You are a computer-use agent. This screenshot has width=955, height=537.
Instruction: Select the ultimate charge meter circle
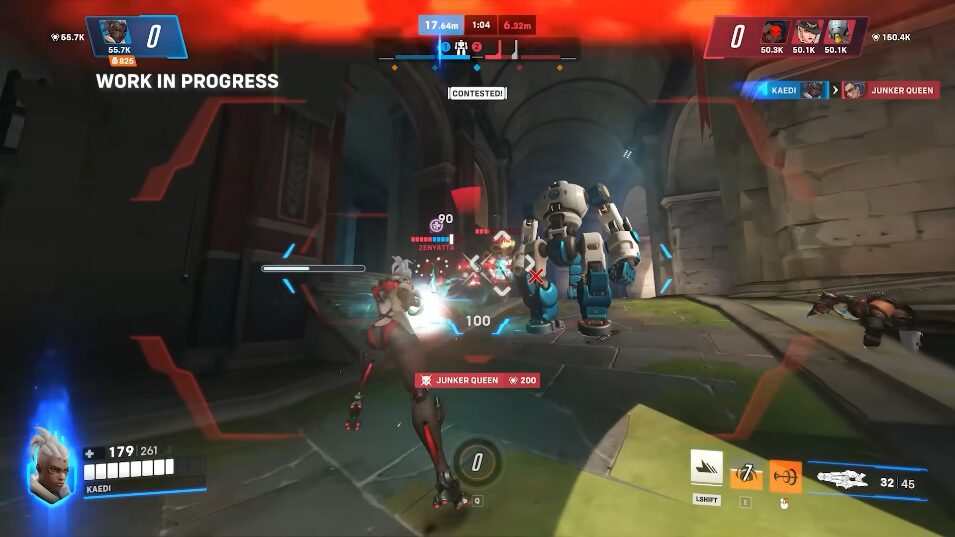point(476,462)
